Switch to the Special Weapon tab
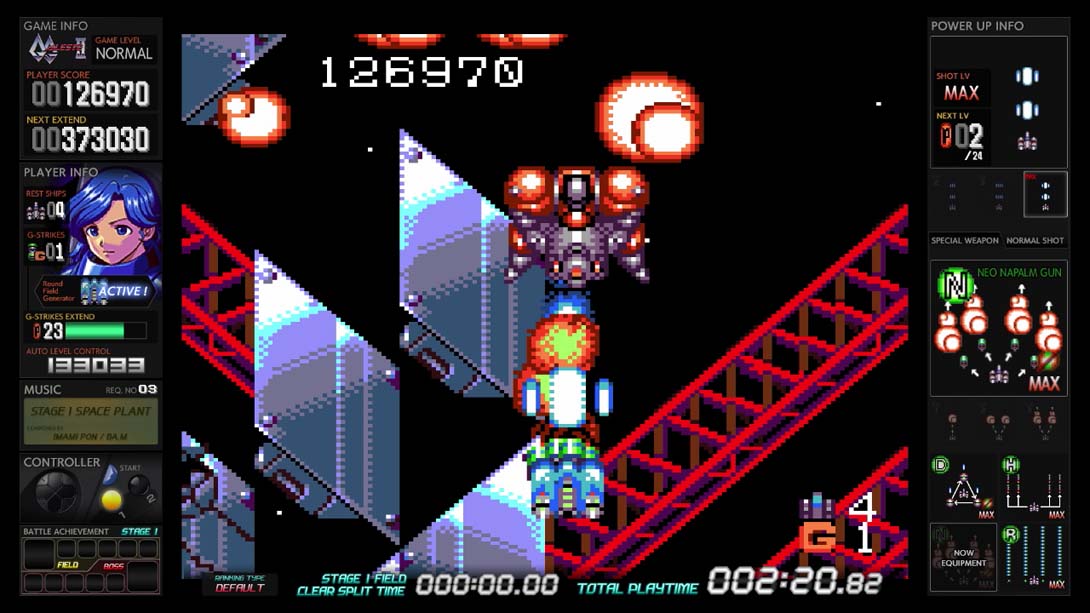The image size is (1090, 613). click(964, 241)
